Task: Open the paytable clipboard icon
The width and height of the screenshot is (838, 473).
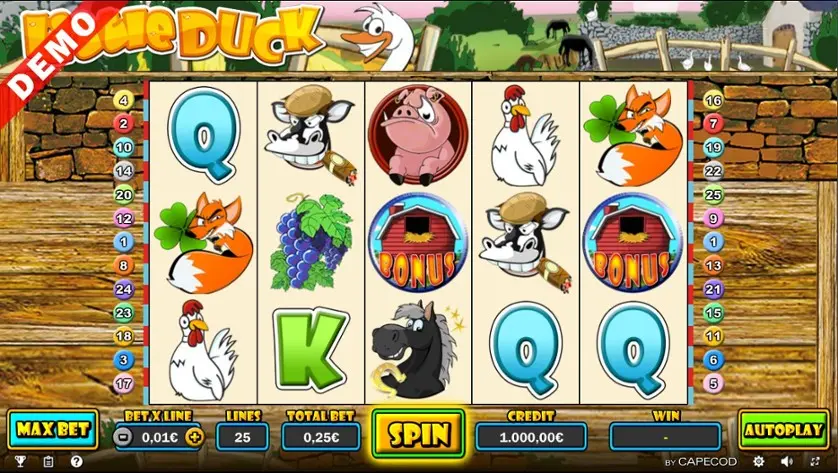Action: [48, 462]
